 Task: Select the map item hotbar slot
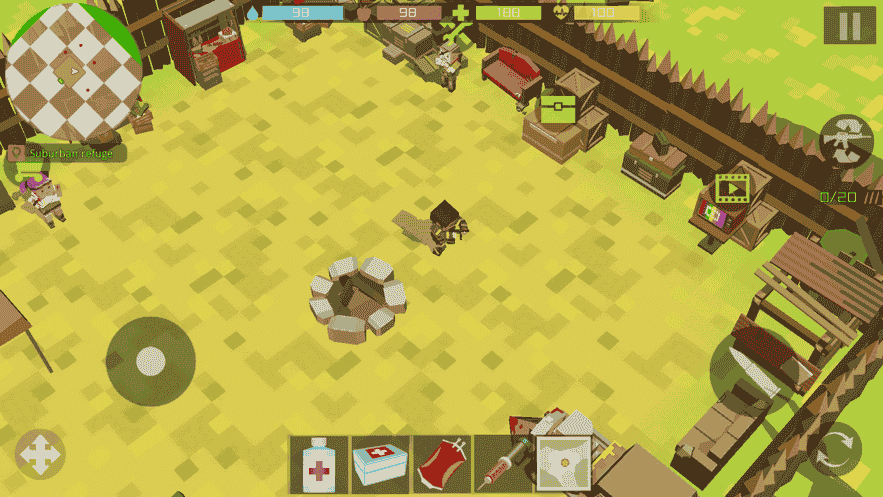[564, 464]
